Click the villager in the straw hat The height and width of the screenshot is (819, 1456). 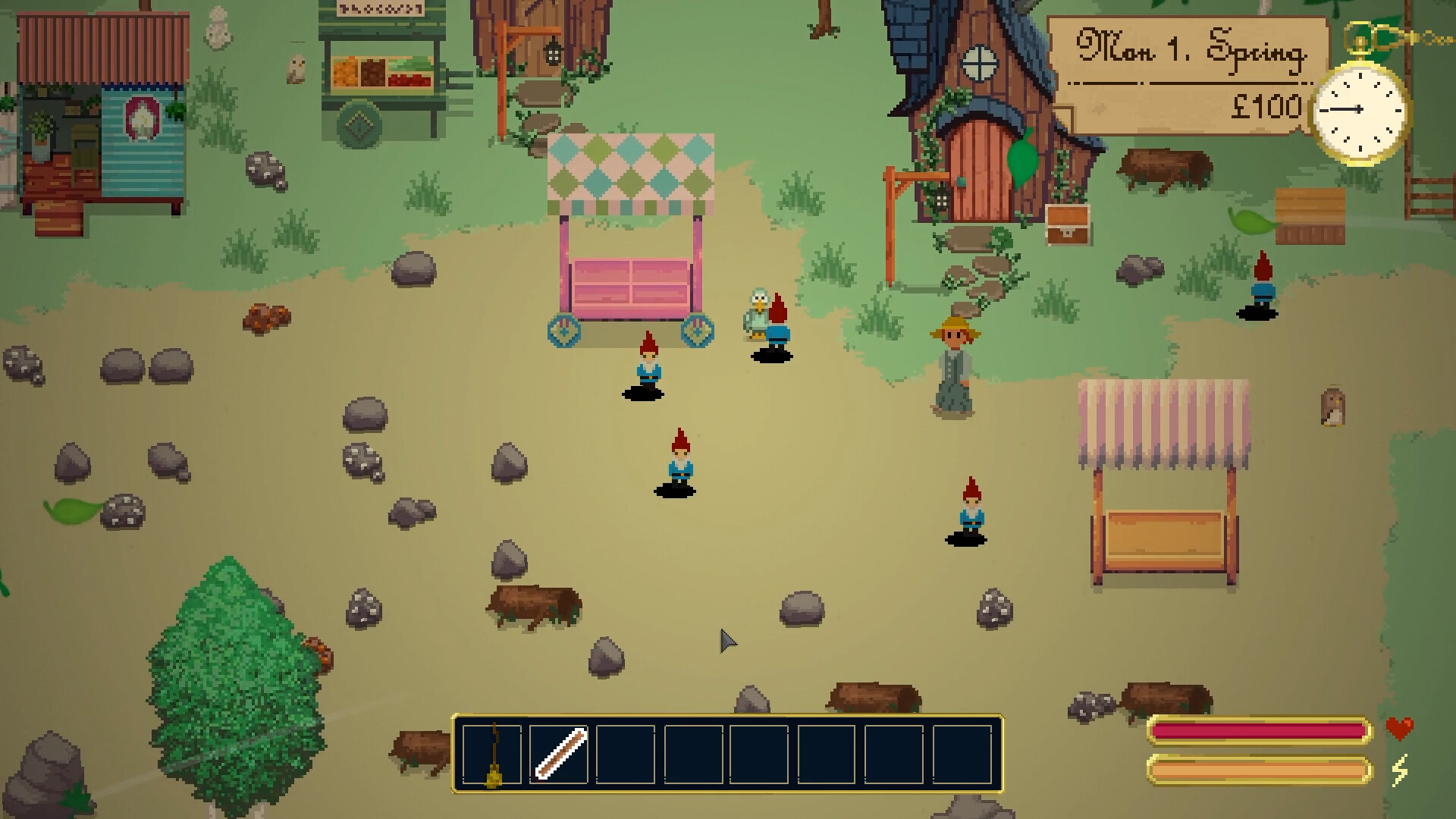click(952, 364)
